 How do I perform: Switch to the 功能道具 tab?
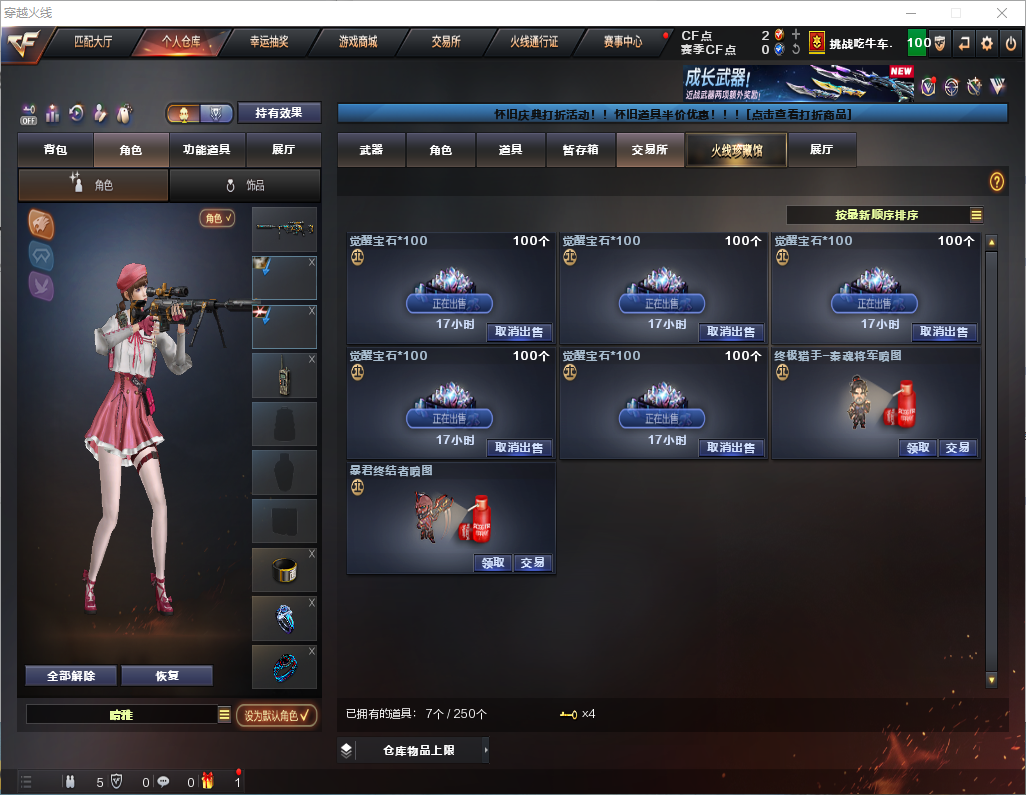point(207,150)
